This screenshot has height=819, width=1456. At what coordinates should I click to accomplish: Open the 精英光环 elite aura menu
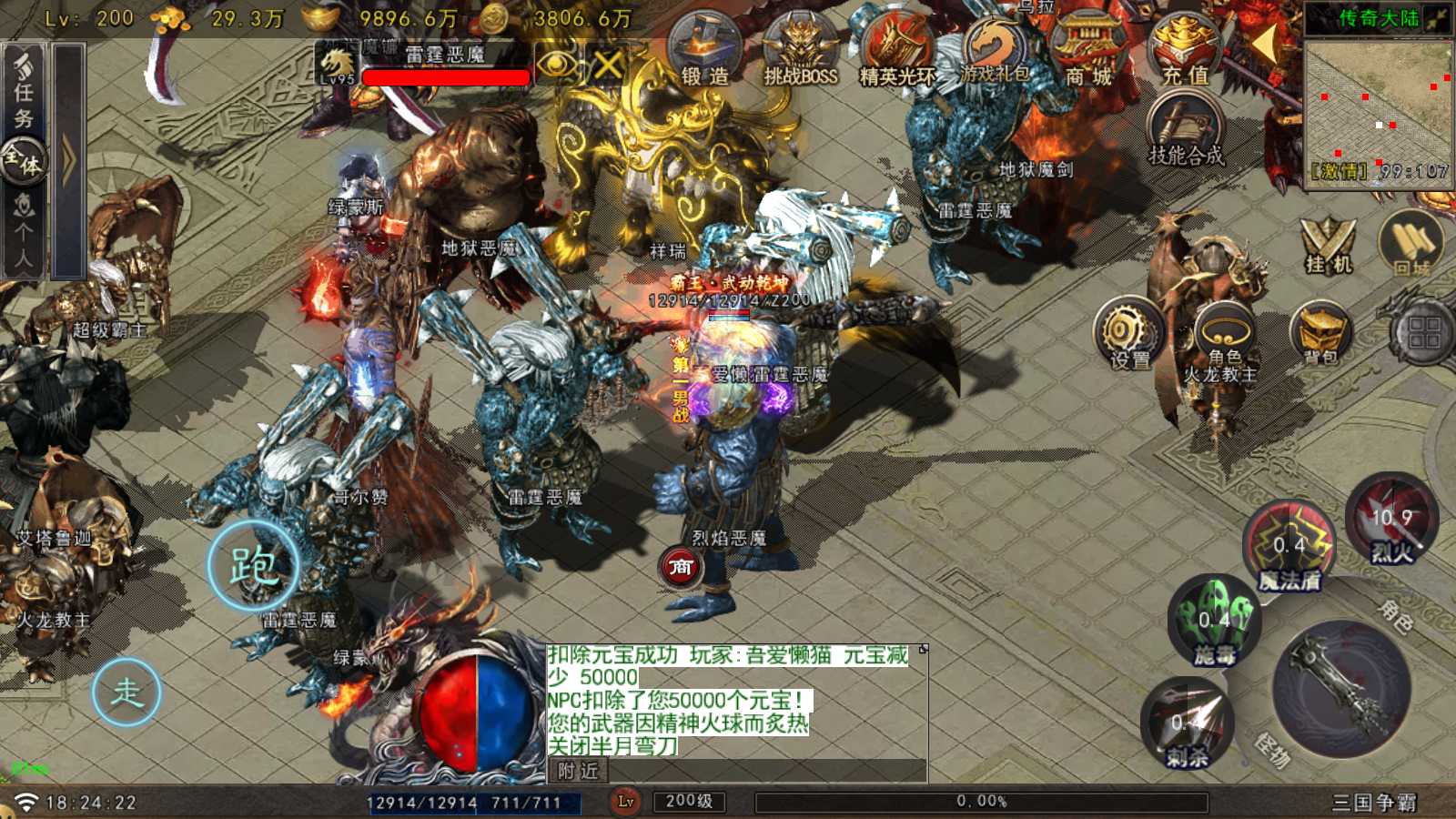coord(897,52)
